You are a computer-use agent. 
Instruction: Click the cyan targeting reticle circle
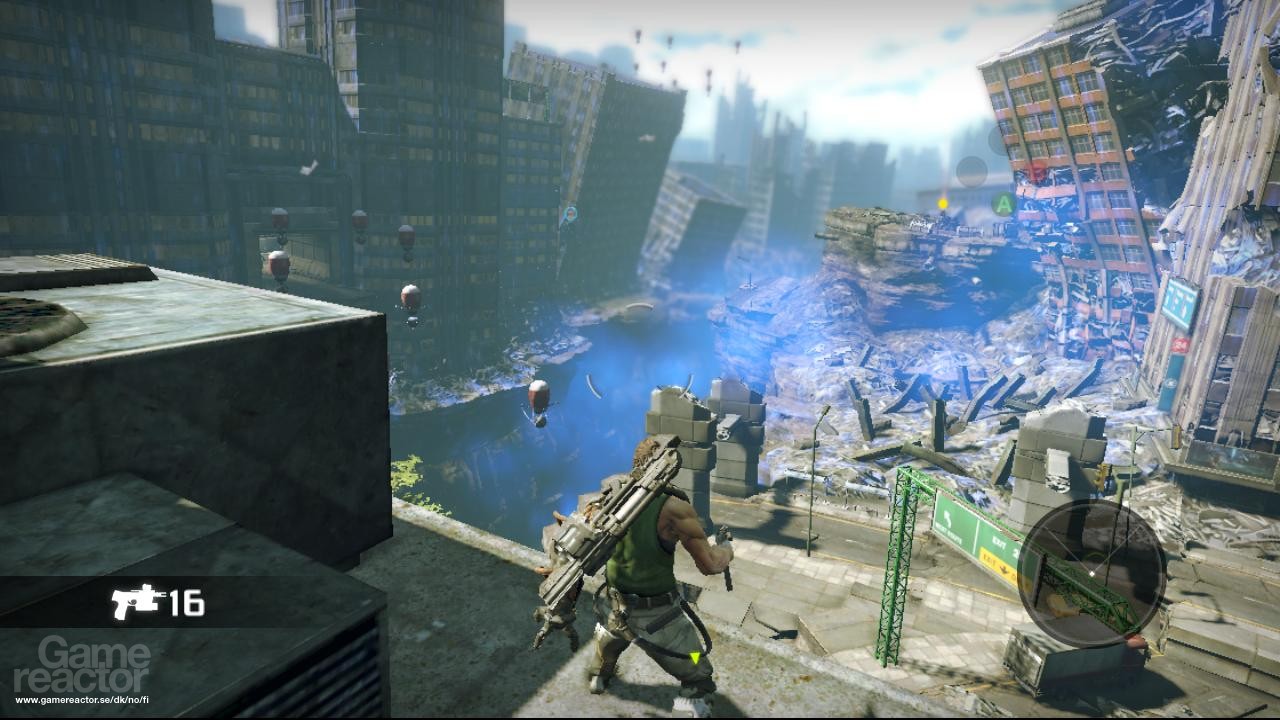tap(571, 213)
